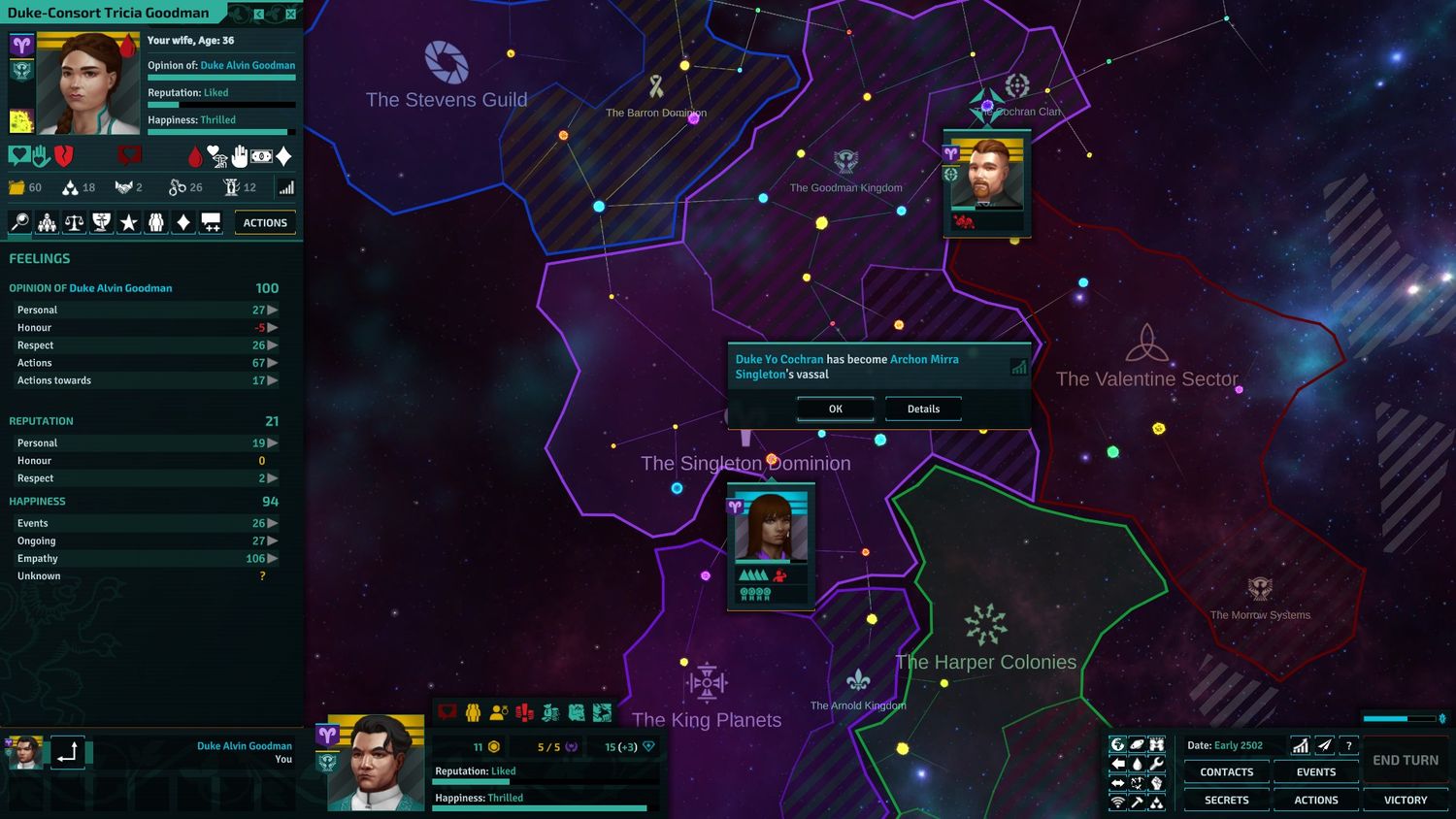
Task: Open the Secrets screen
Action: (1226, 801)
